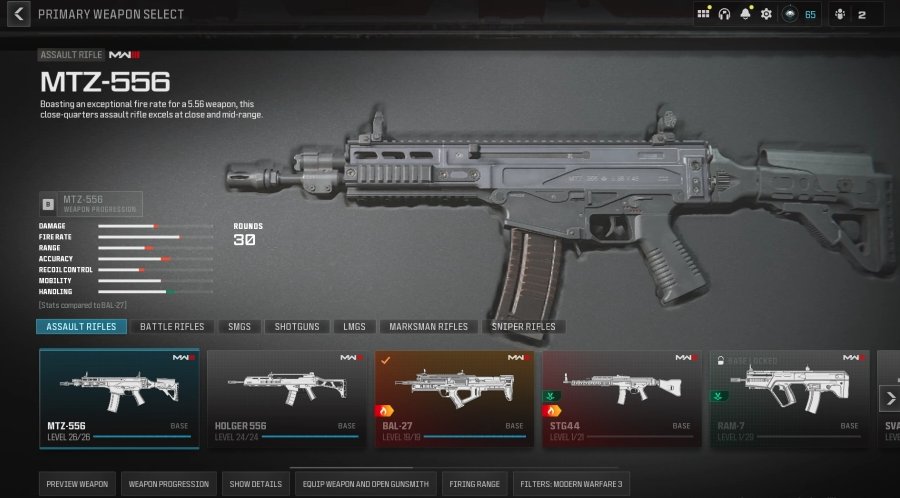The image size is (900, 498).
Task: Switch to the Assault Rifles tab
Action: pyautogui.click(x=82, y=327)
